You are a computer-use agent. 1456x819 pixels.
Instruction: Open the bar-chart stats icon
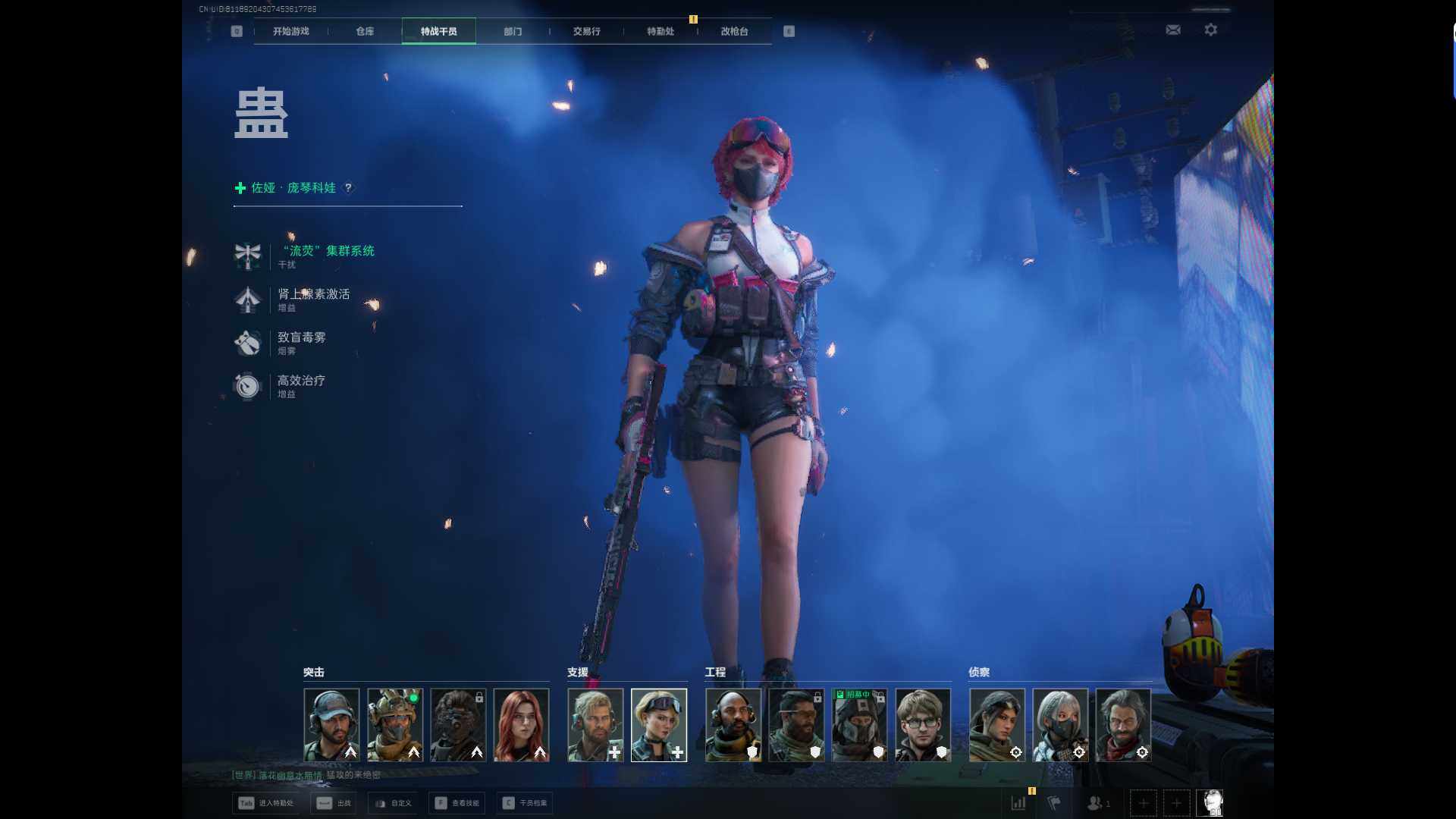(x=1018, y=803)
